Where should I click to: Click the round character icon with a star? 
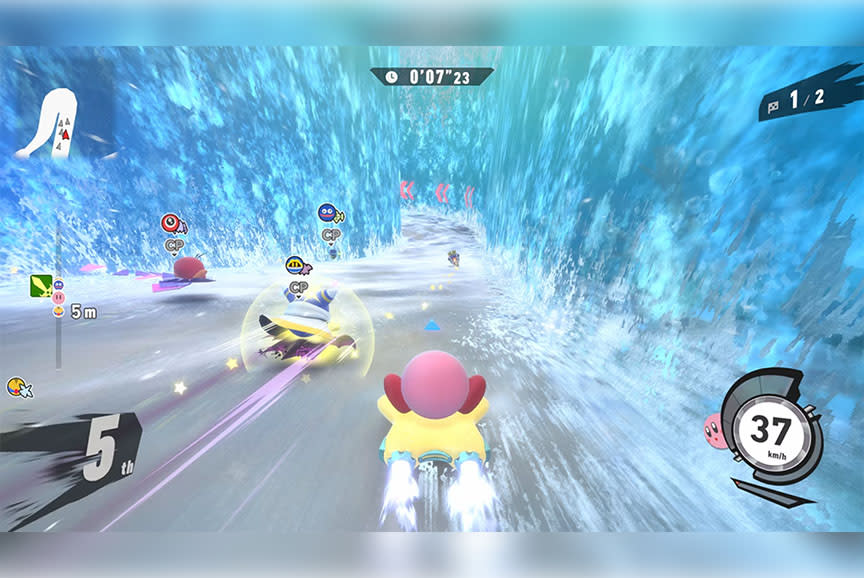click(x=18, y=386)
